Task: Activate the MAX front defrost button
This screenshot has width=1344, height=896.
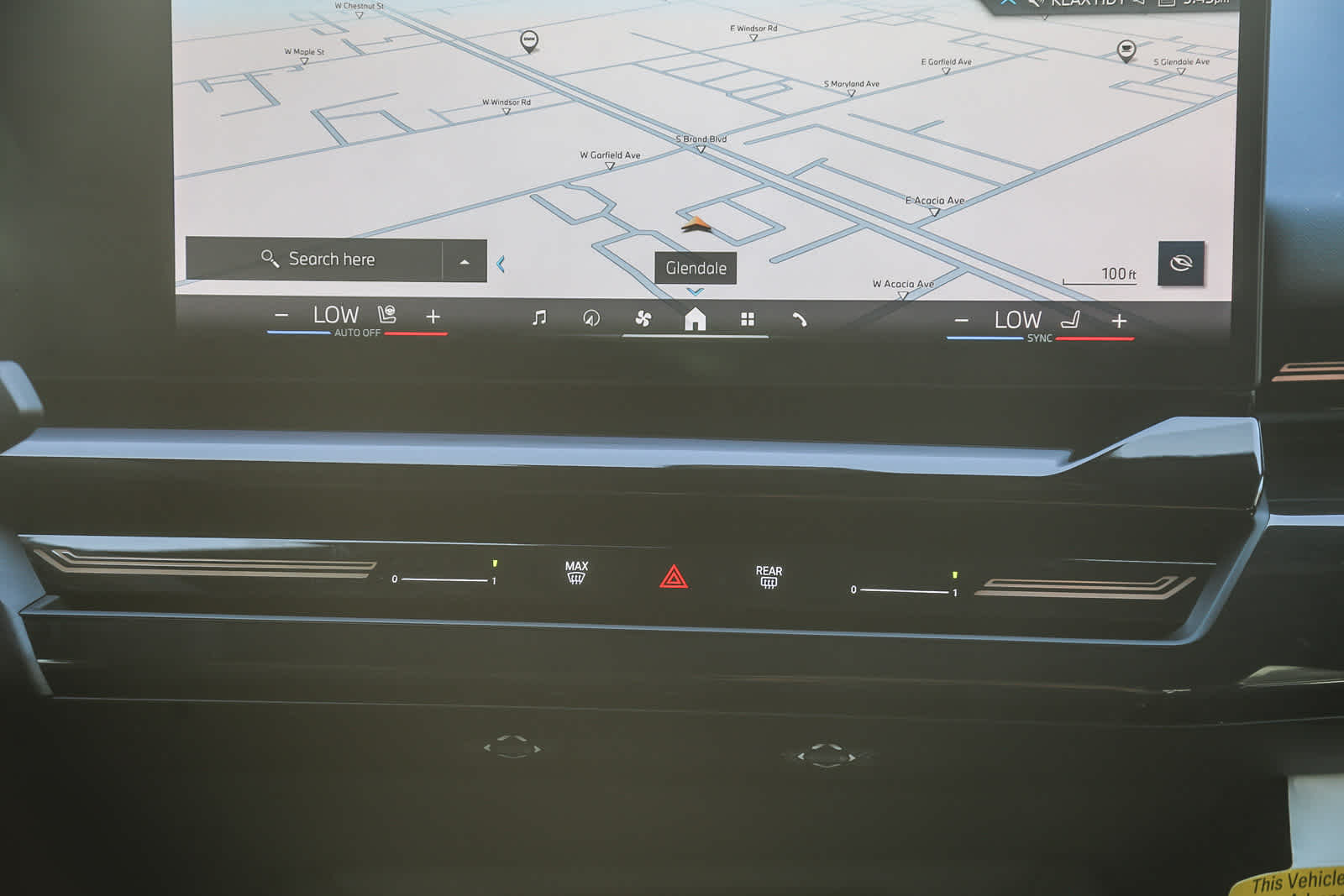Action: [576, 573]
